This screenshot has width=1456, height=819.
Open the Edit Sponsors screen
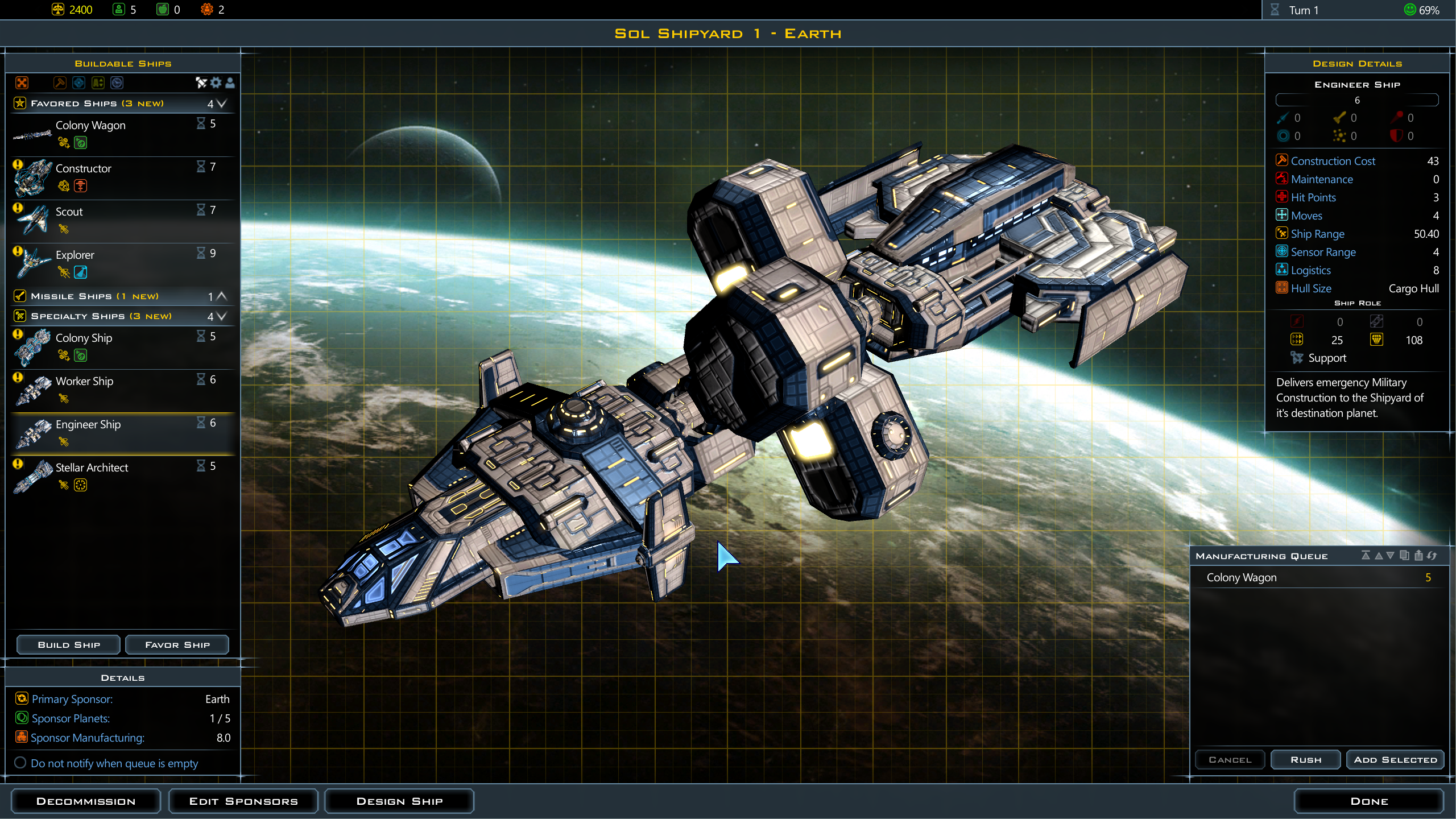point(243,800)
